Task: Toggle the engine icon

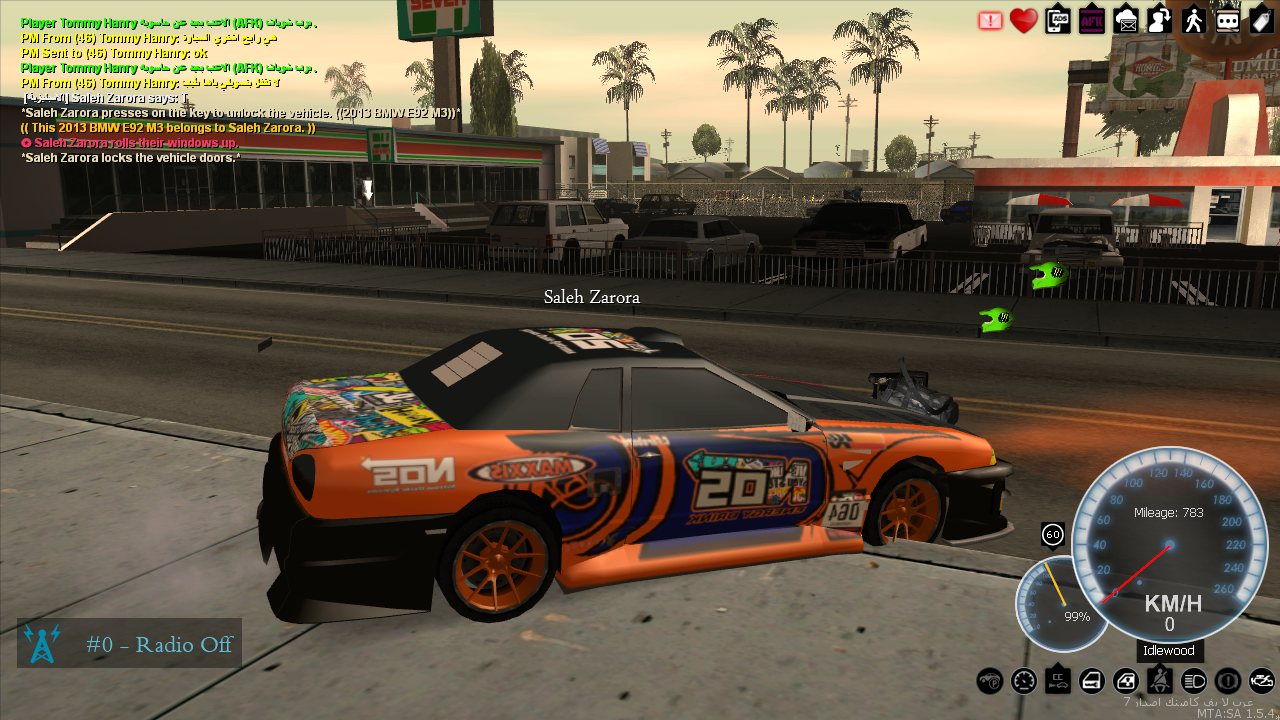Action: pyautogui.click(x=1262, y=681)
